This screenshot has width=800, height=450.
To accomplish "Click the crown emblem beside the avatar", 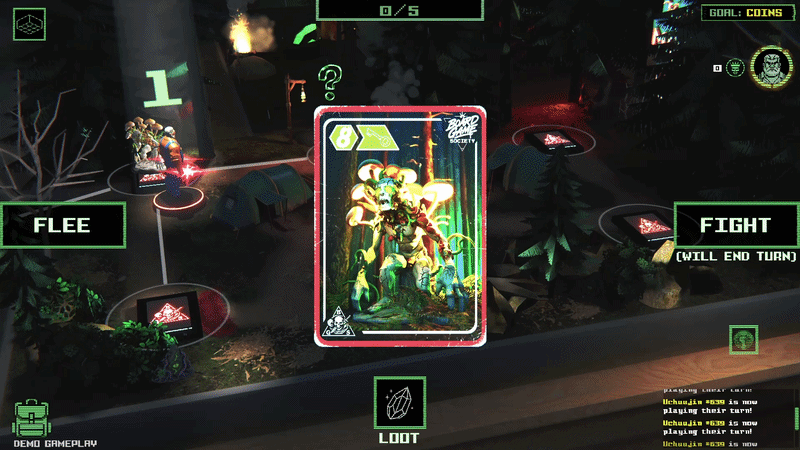I will (735, 68).
